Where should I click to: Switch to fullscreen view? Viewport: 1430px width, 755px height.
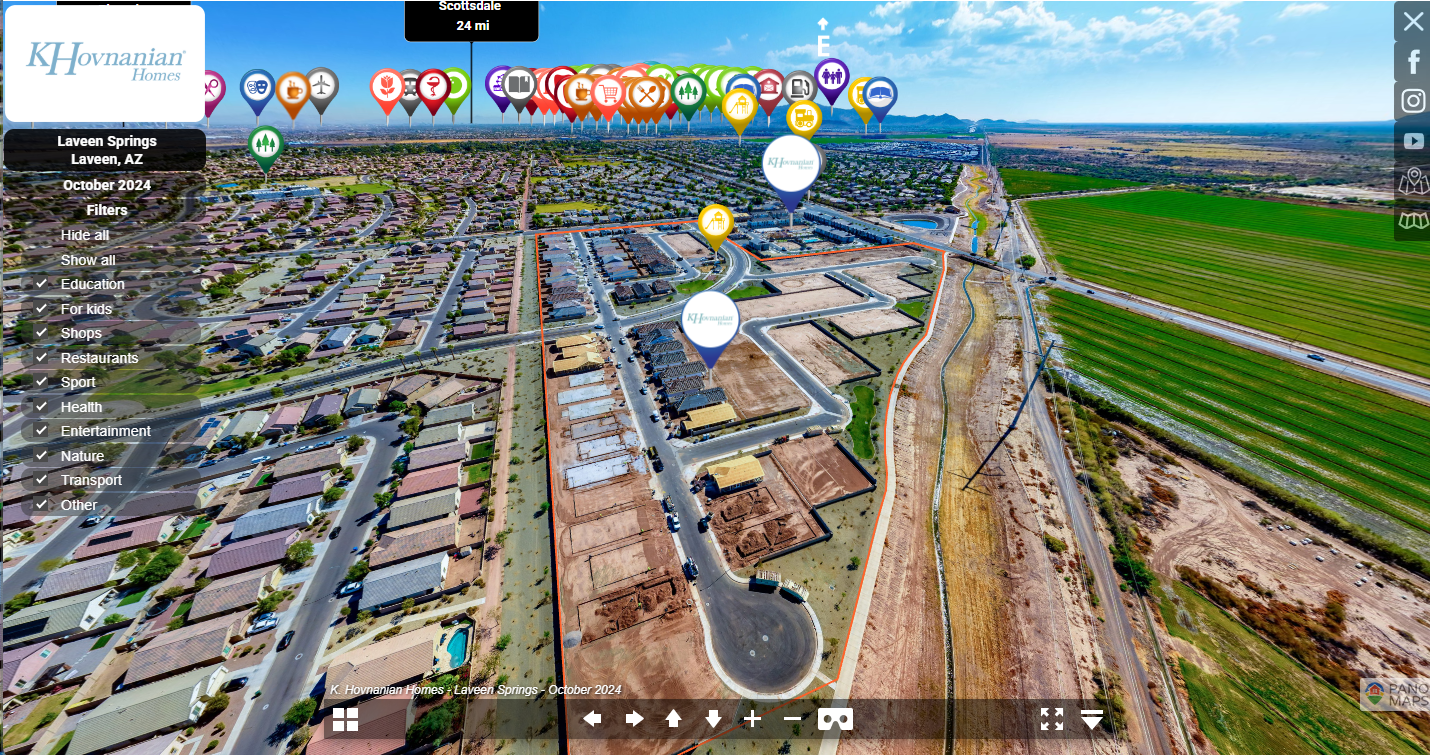[1051, 719]
